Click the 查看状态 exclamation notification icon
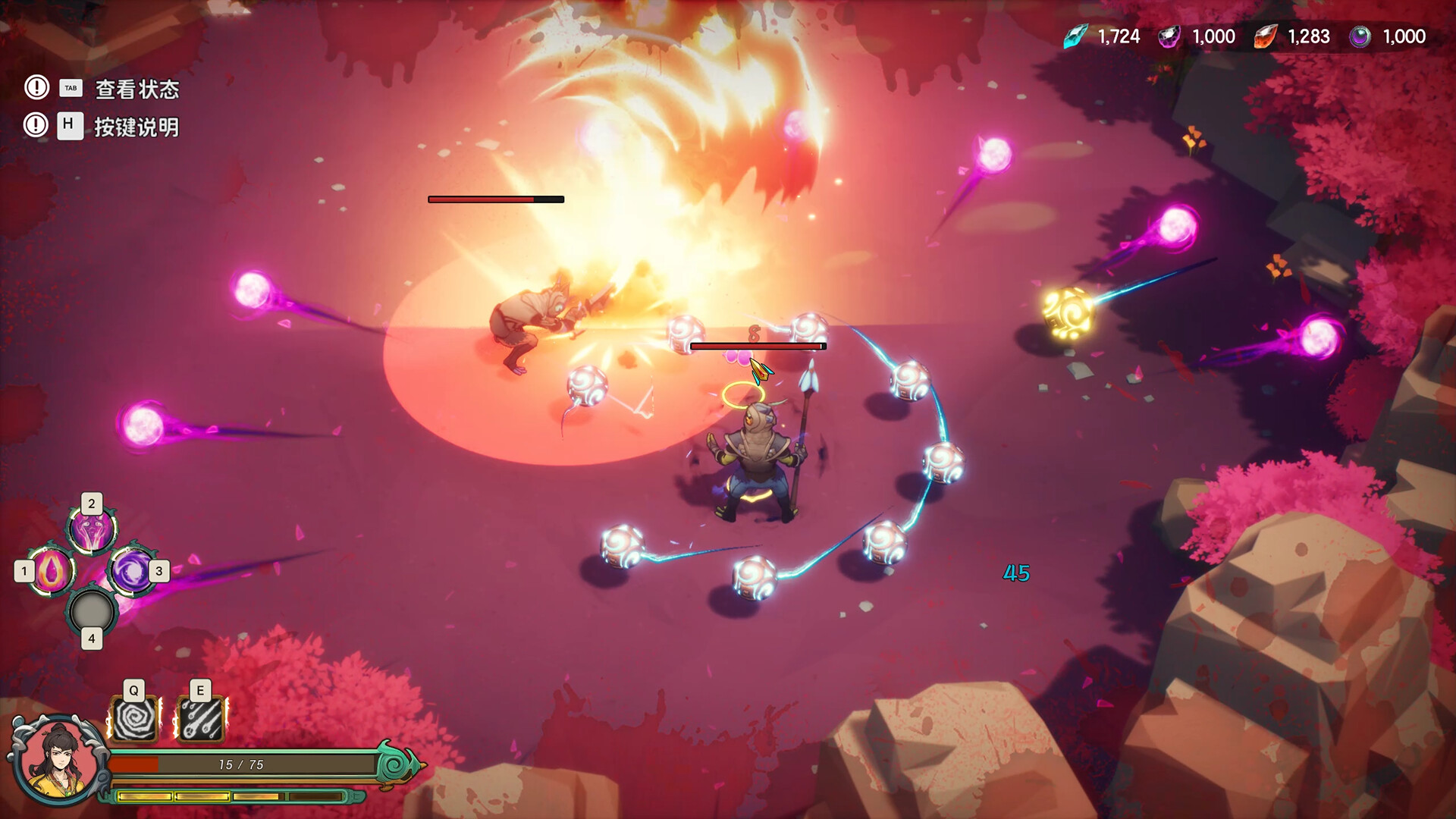Screen dimensions: 1456x819 [35, 88]
